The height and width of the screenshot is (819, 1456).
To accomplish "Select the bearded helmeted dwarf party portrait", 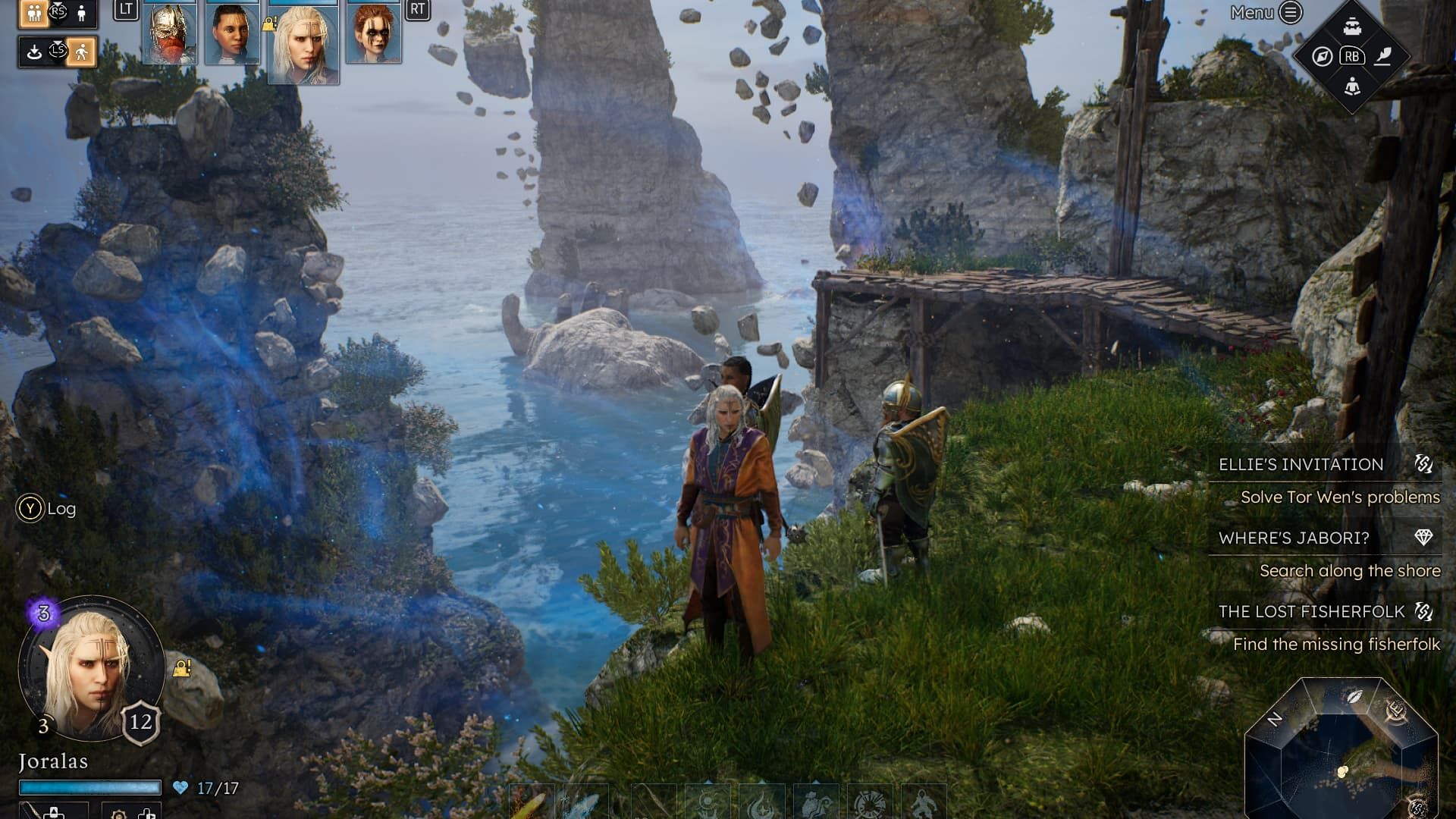I will pyautogui.click(x=169, y=33).
